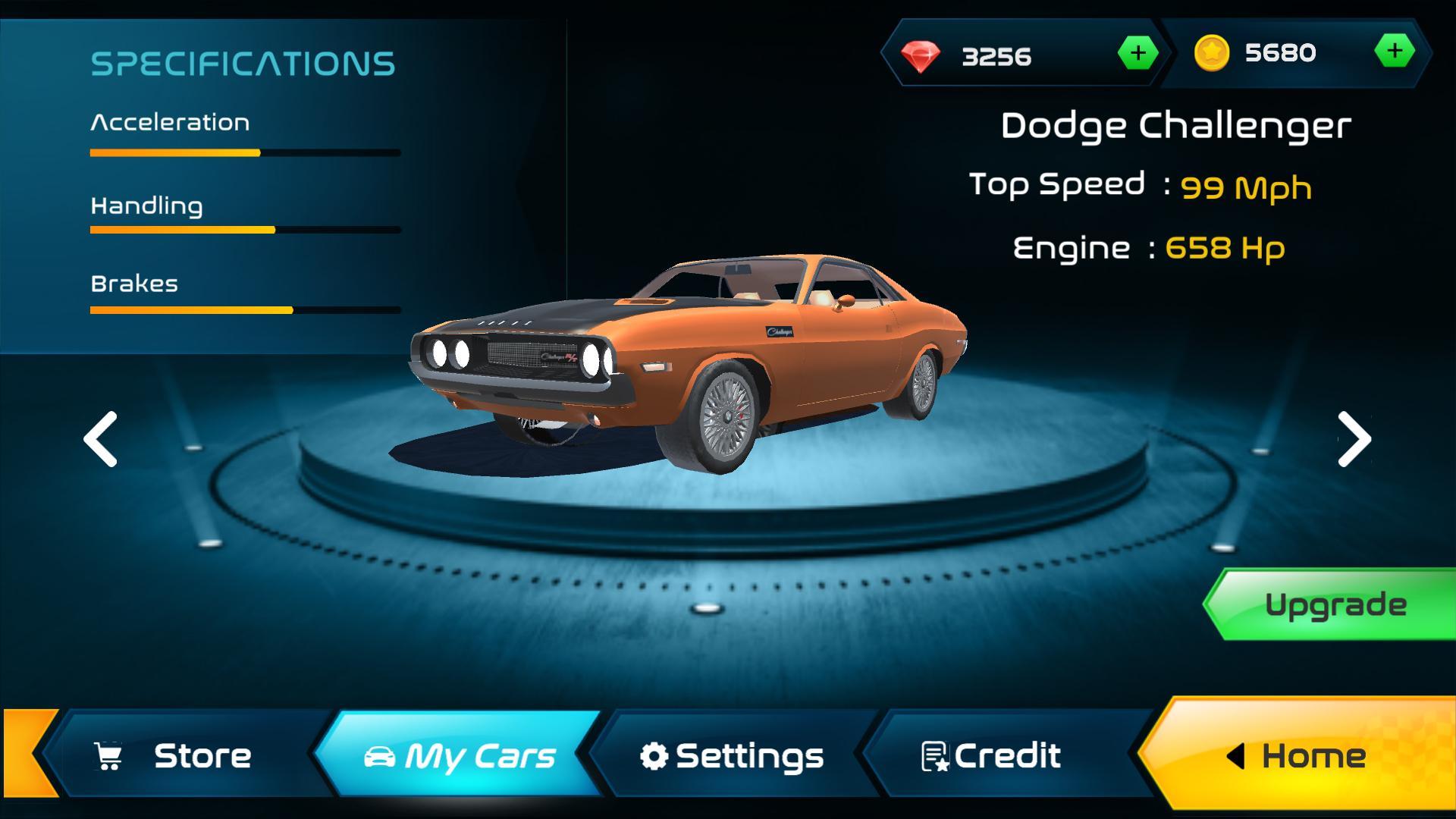Upgrade the Dodge Challenger
This screenshot has width=1456, height=819.
[1335, 604]
